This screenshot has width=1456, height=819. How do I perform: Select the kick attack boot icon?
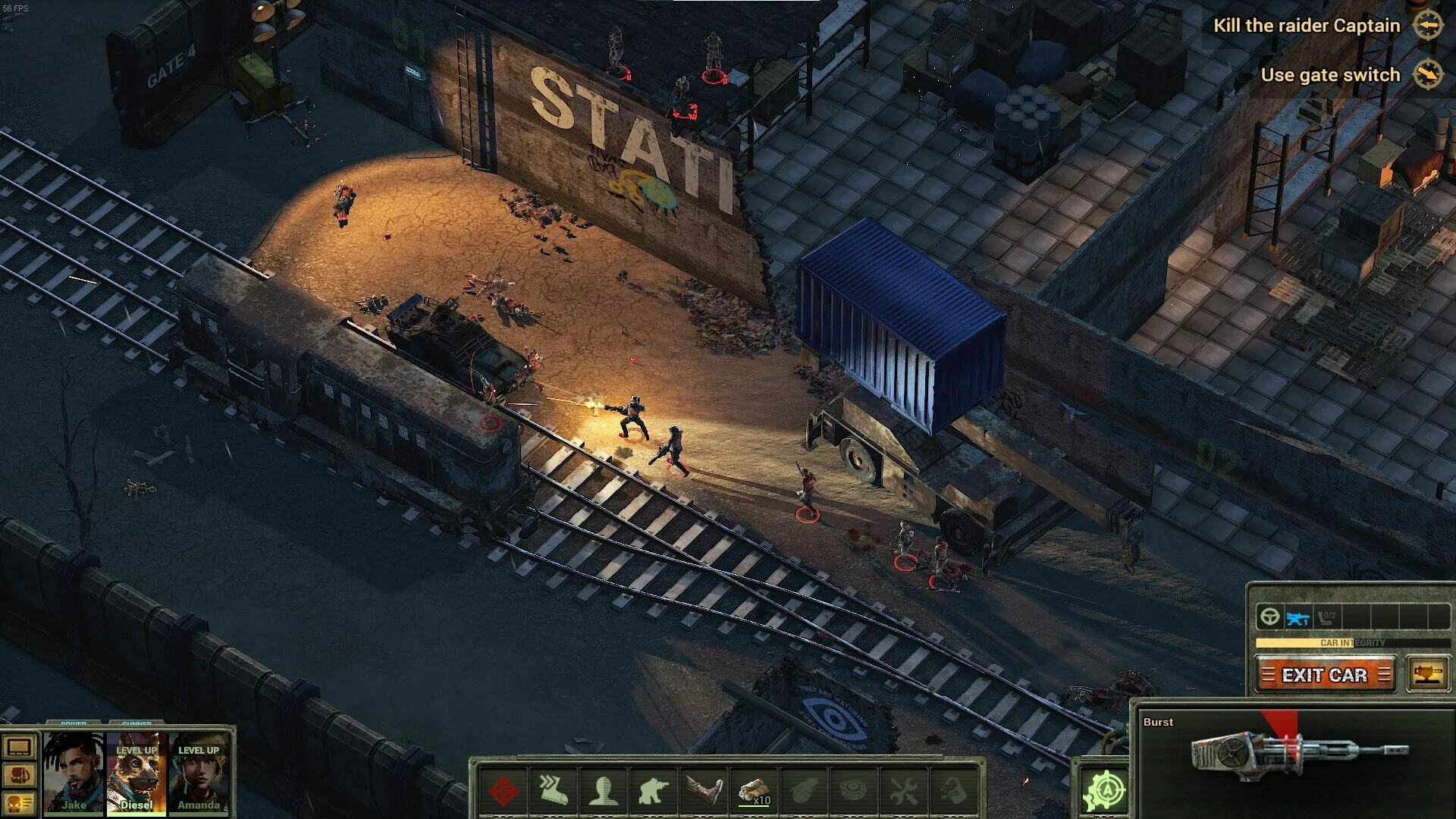tap(704, 790)
